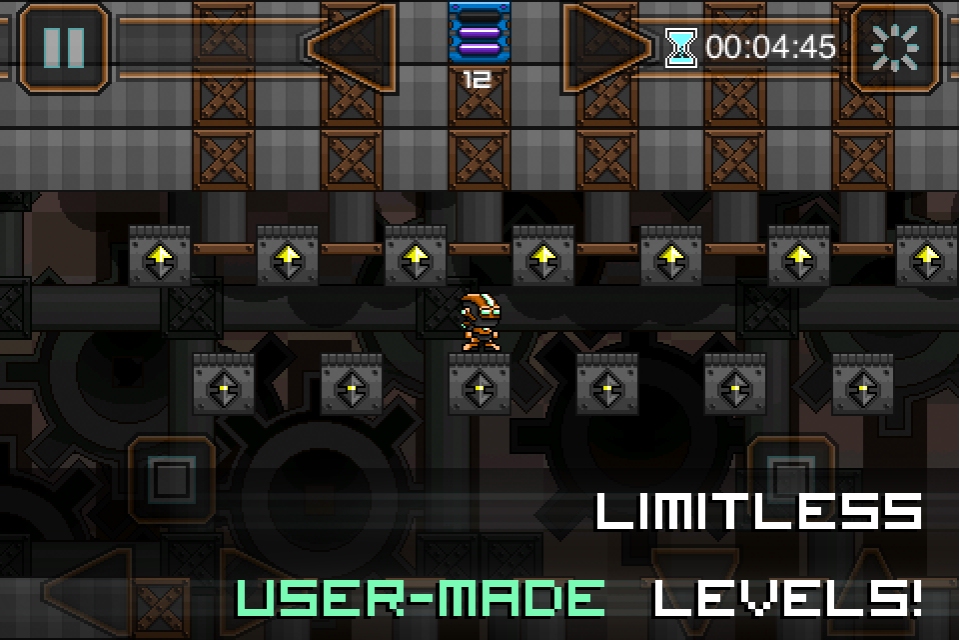Select the purple canister item showing 12
This screenshot has height=640, width=960.
click(479, 38)
